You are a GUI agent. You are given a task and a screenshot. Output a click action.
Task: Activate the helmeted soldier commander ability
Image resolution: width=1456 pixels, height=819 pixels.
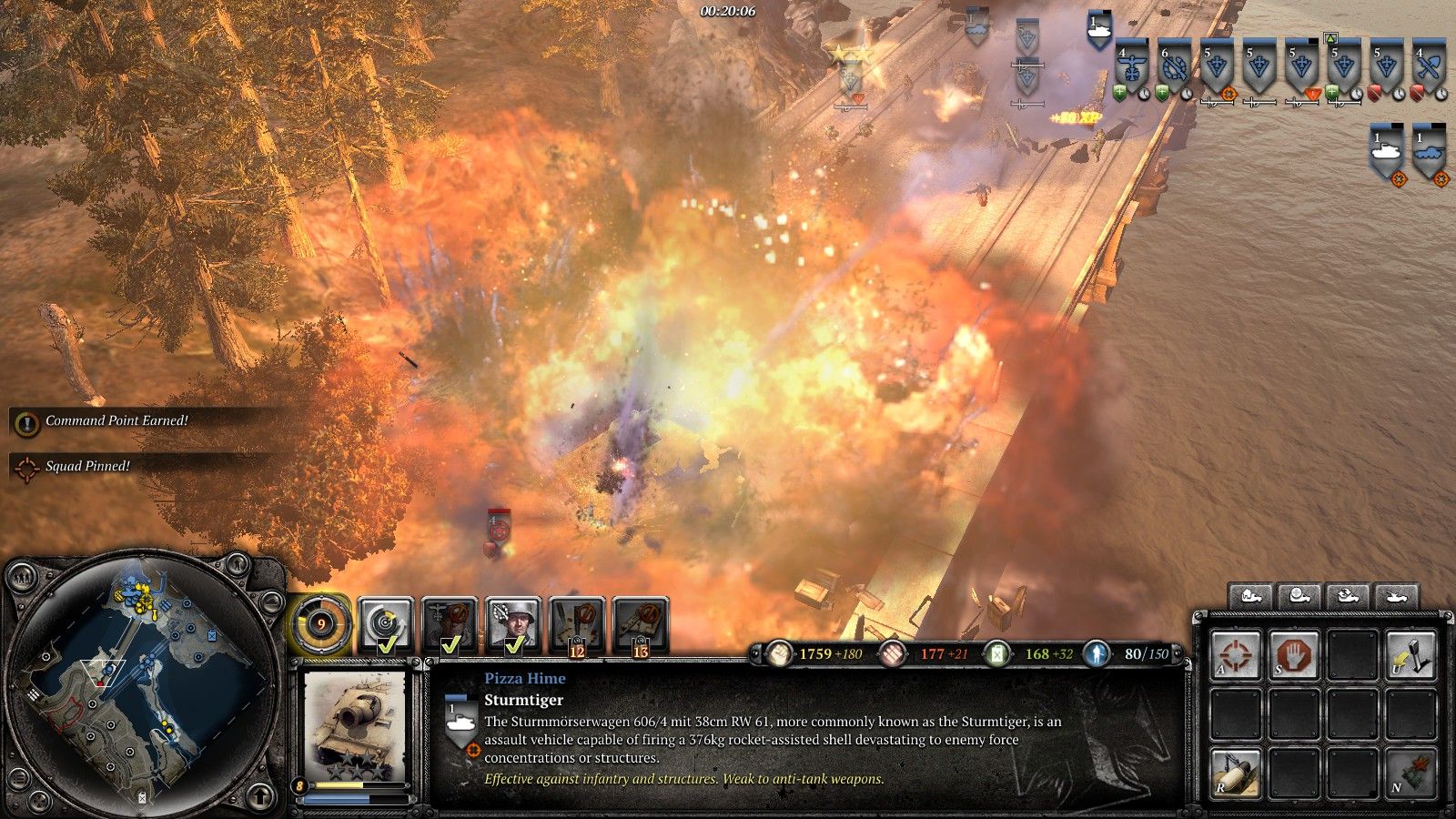pos(513,624)
